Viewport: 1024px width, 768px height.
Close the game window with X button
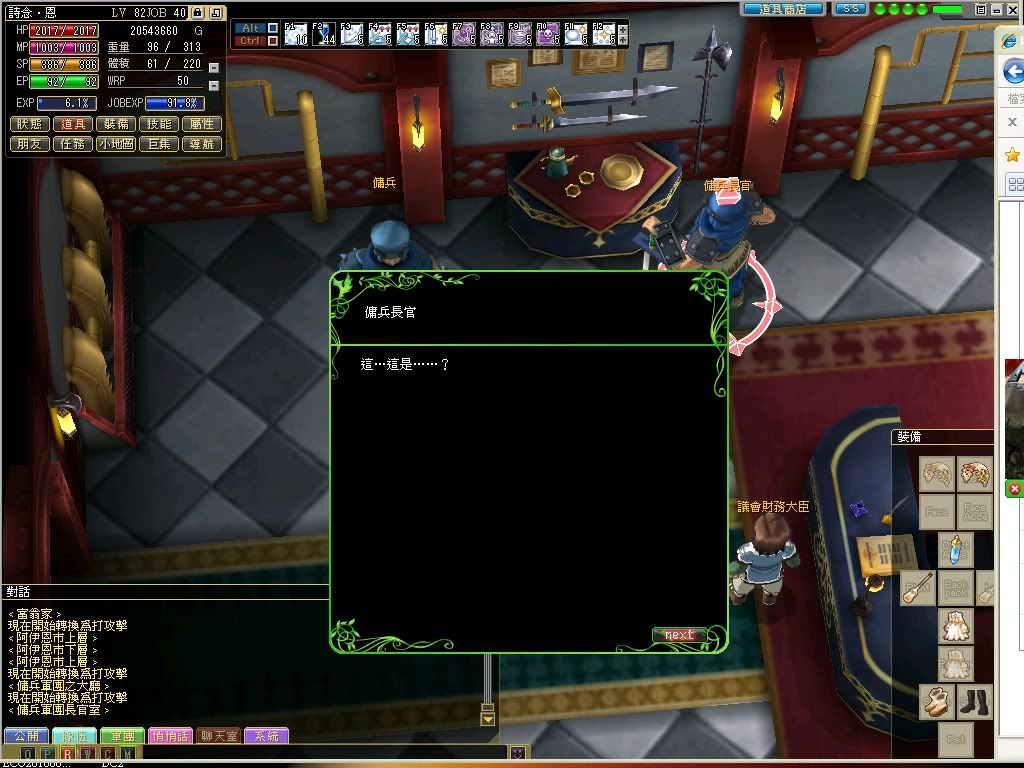(x=1014, y=9)
